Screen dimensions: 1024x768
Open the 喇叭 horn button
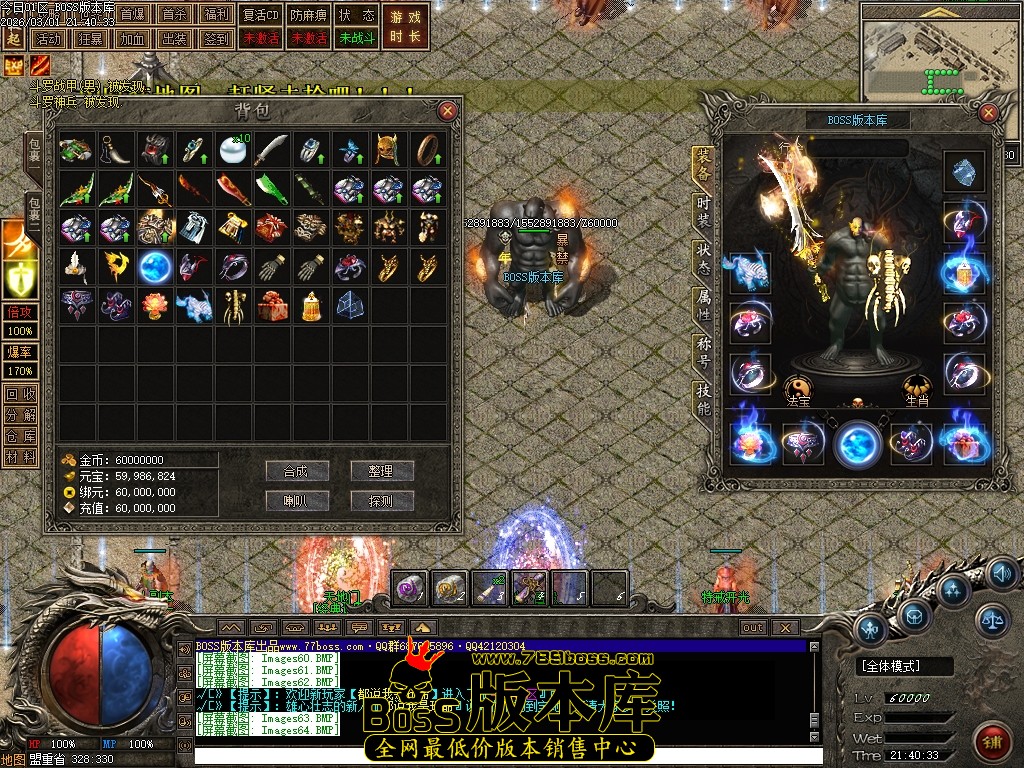[297, 500]
